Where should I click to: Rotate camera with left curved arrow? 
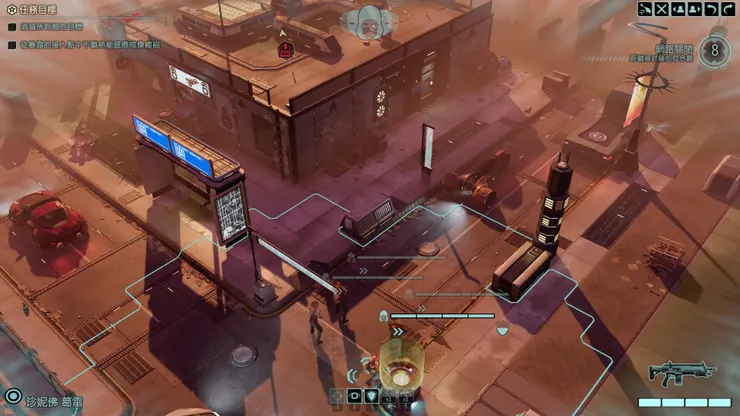click(x=711, y=10)
